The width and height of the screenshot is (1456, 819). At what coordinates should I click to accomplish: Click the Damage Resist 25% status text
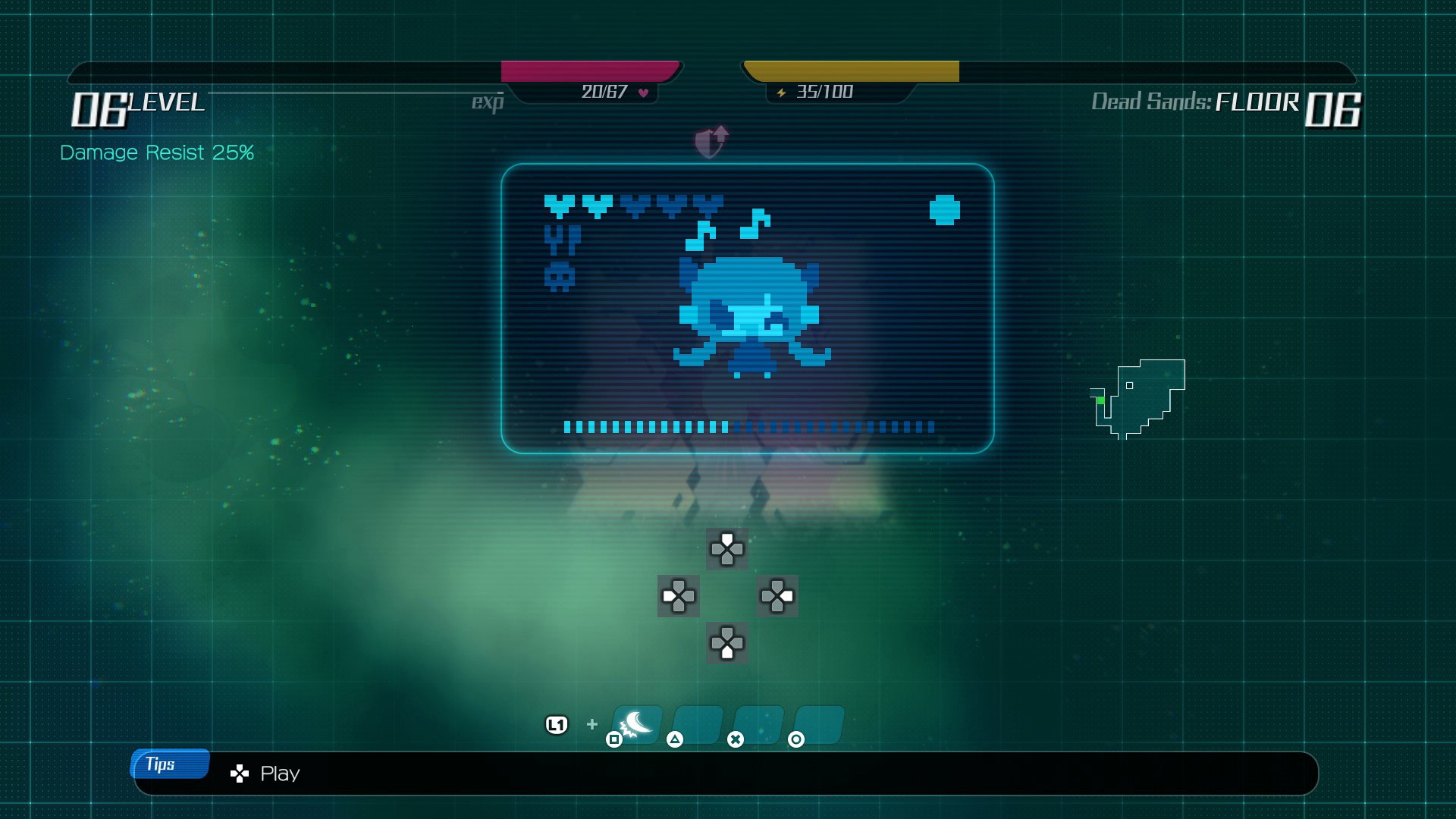coord(156,152)
